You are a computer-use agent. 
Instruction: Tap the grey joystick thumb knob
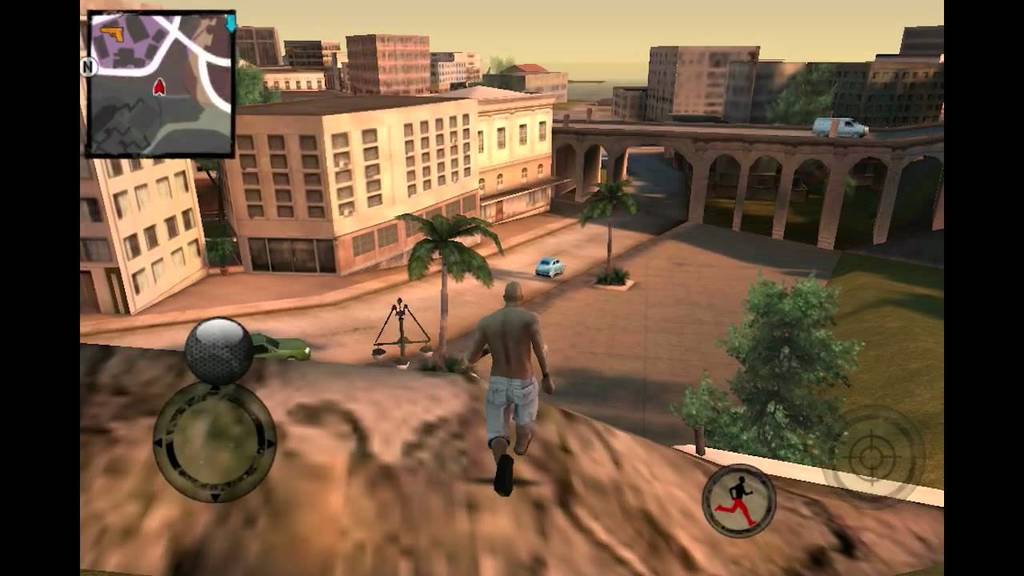click(x=218, y=351)
